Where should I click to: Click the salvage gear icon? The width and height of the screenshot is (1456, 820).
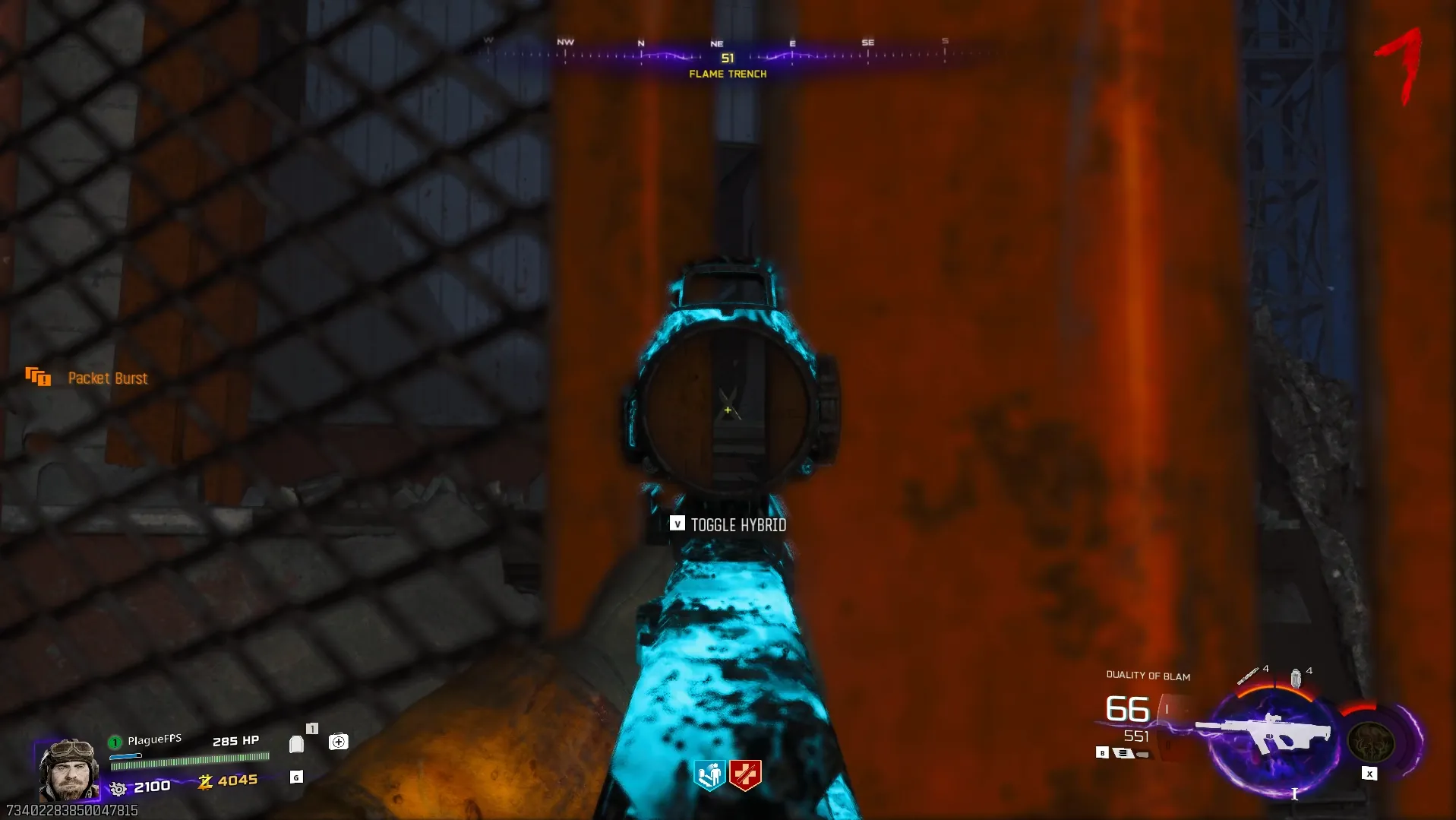(x=118, y=789)
